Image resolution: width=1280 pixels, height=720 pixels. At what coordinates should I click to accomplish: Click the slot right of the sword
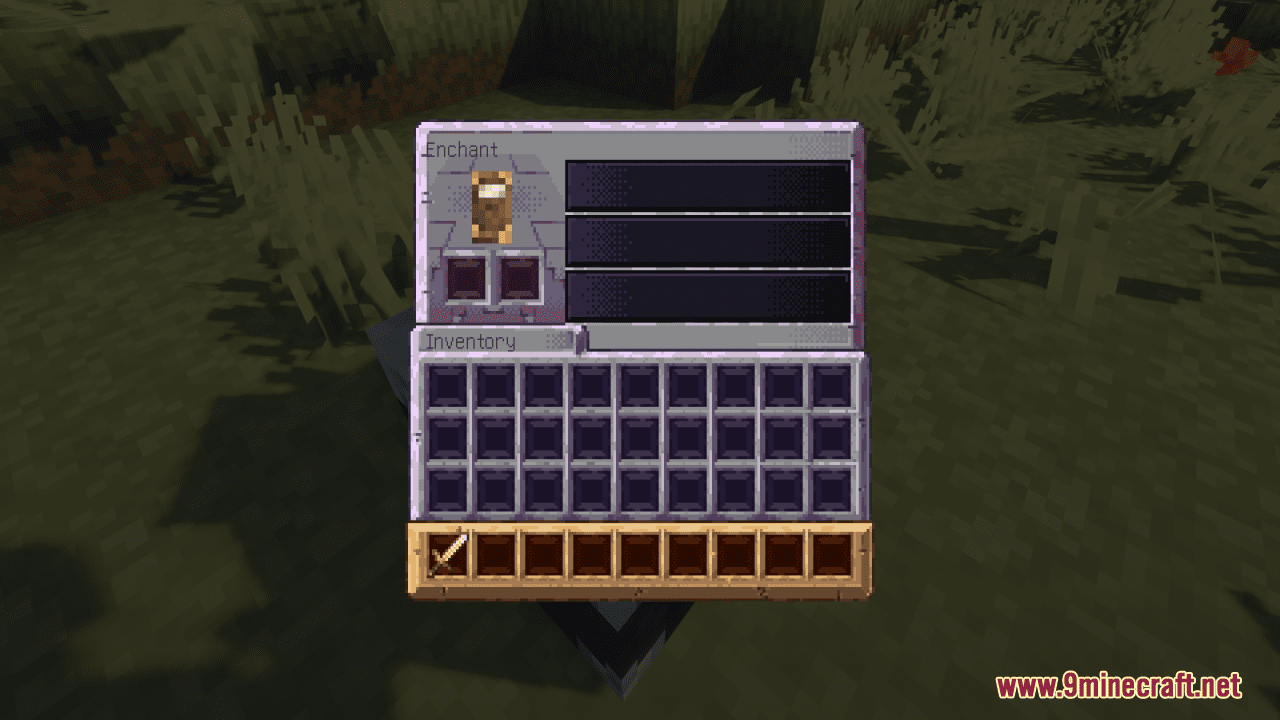click(x=495, y=557)
